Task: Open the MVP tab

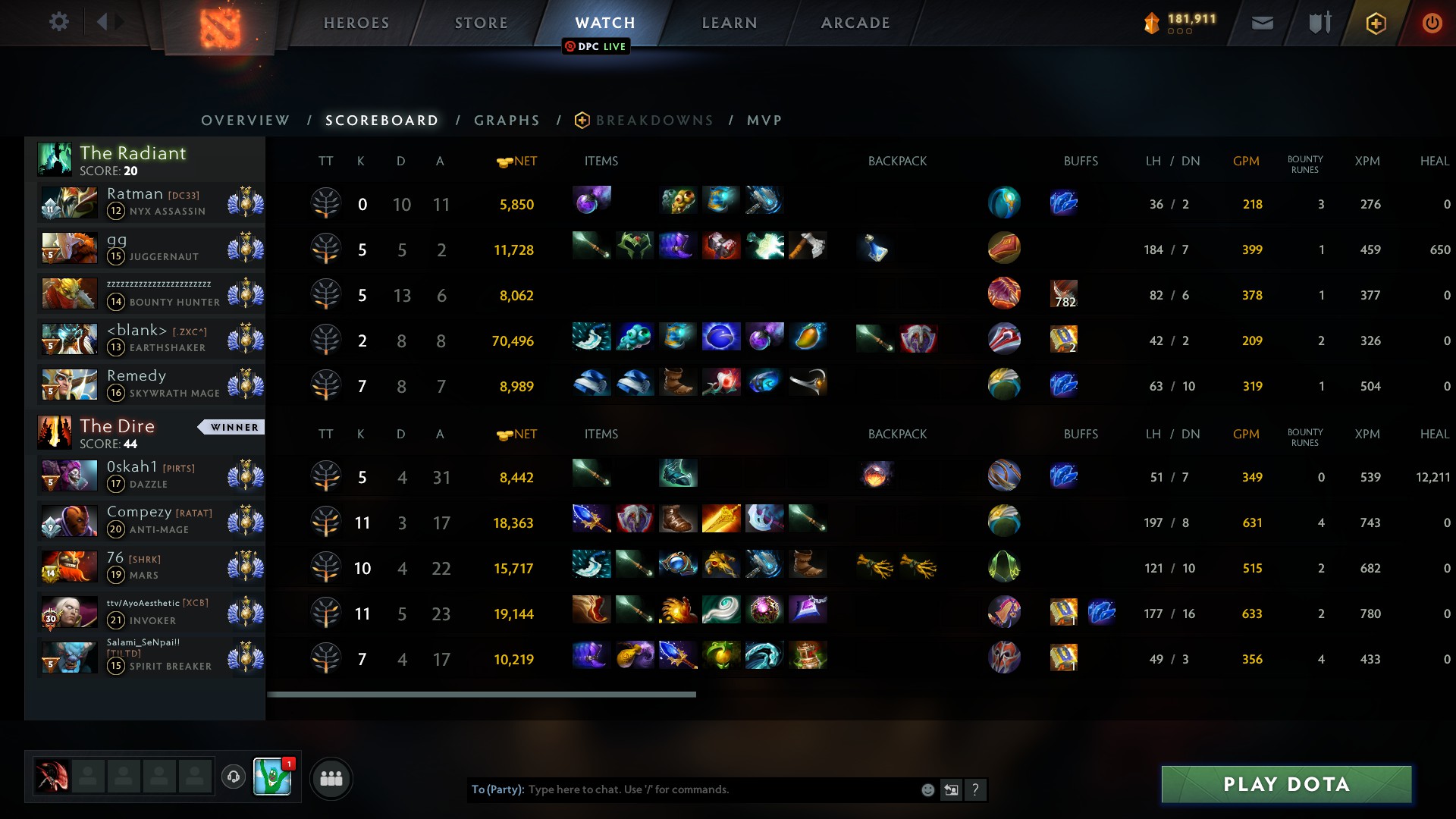Action: (x=765, y=120)
